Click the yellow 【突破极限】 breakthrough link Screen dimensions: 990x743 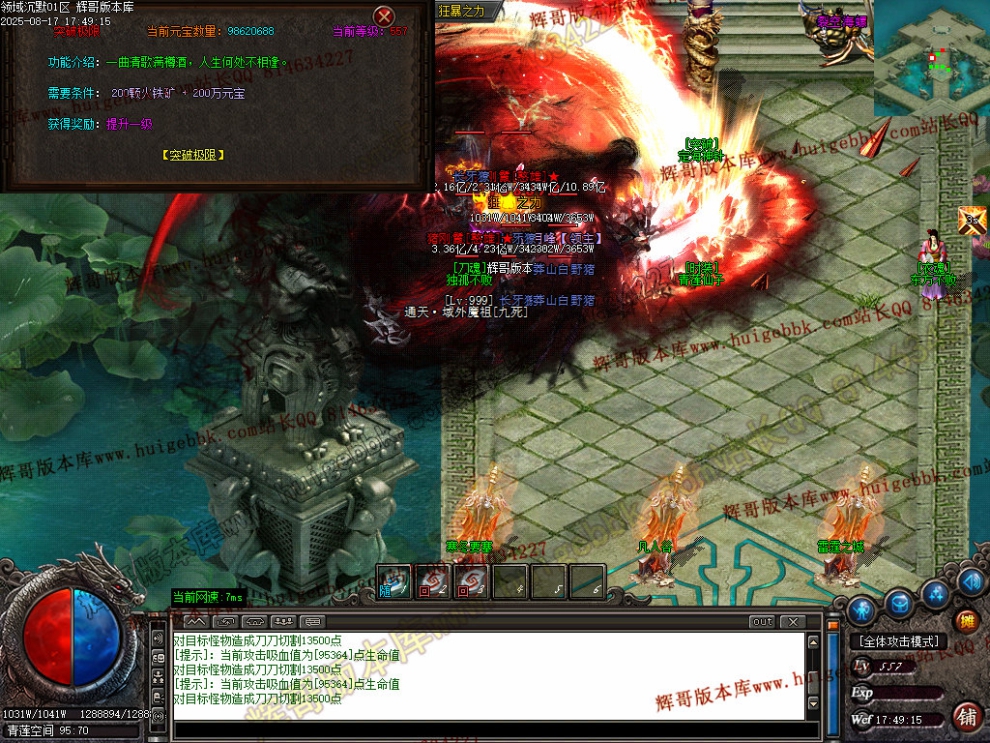click(x=193, y=155)
